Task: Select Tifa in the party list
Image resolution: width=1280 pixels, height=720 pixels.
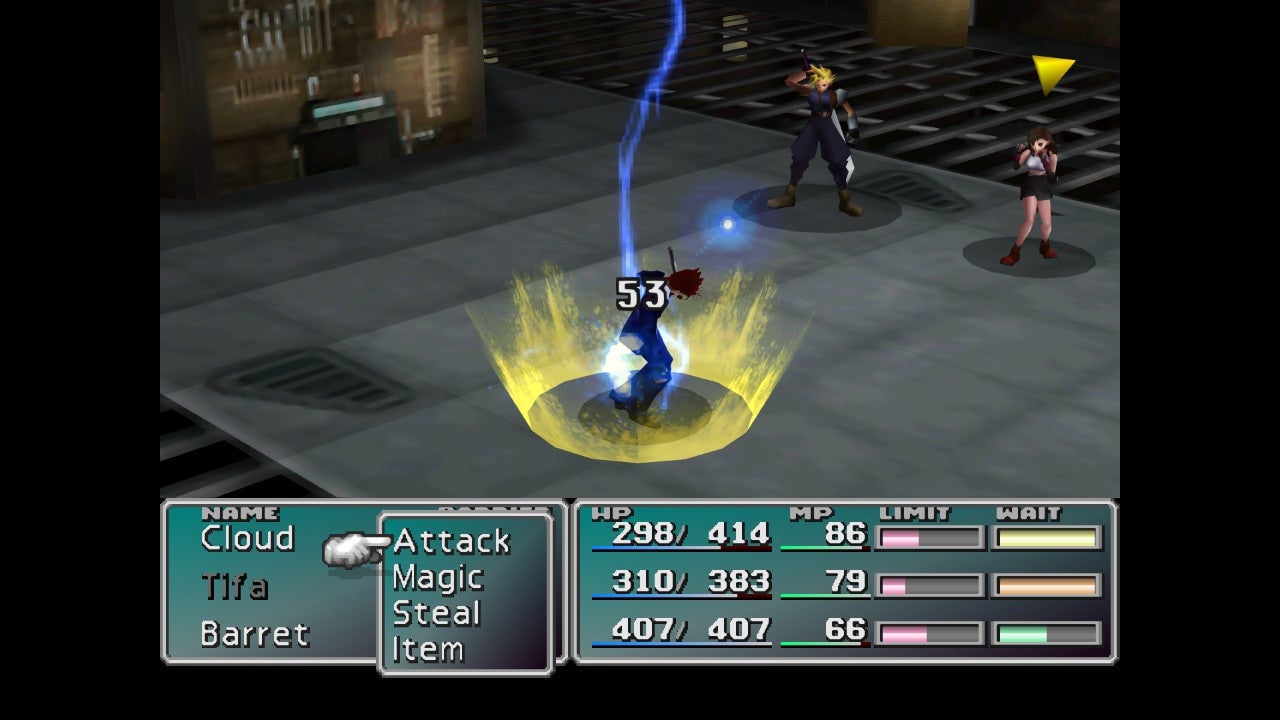Action: click(234, 586)
